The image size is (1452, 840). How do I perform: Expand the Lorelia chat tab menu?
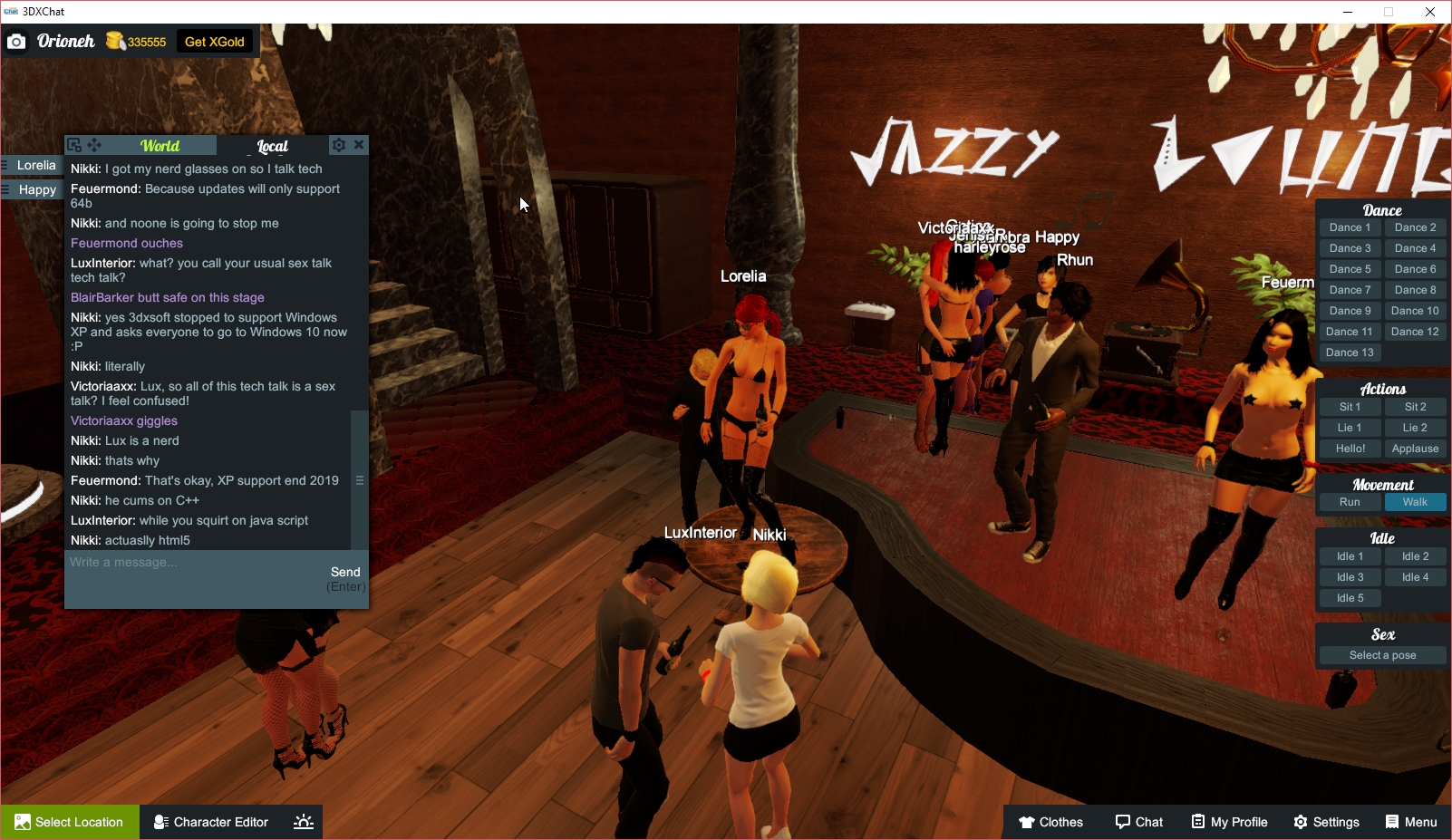5,165
